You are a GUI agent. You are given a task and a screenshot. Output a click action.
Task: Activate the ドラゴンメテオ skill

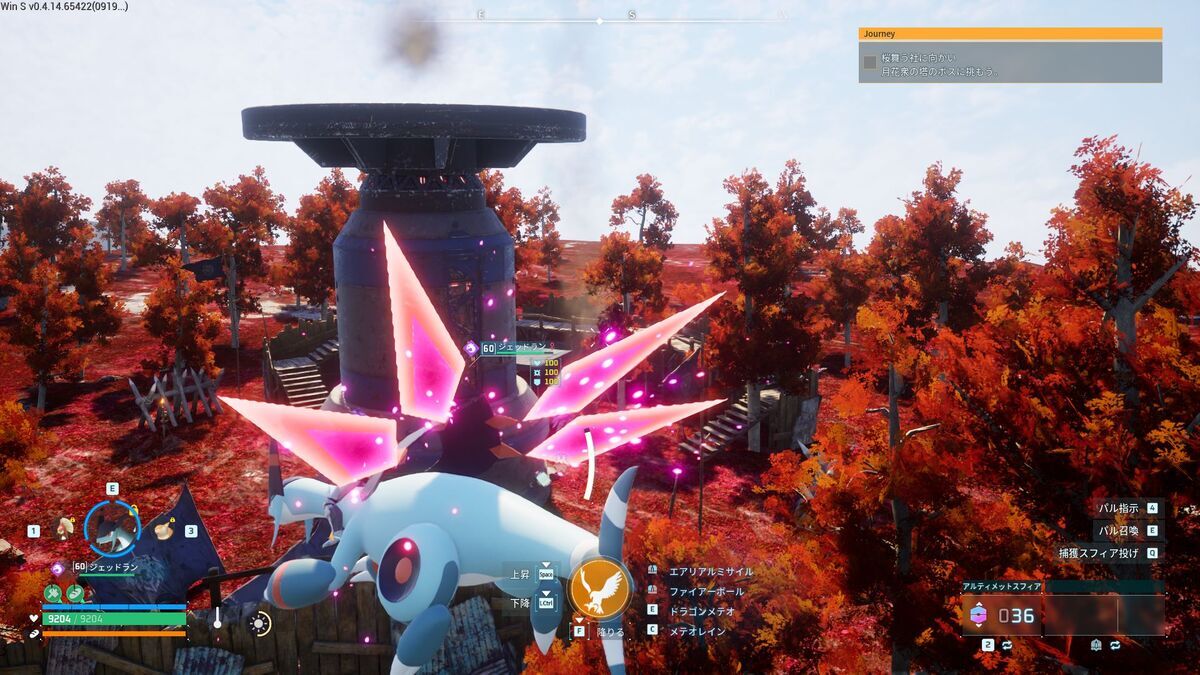click(703, 610)
